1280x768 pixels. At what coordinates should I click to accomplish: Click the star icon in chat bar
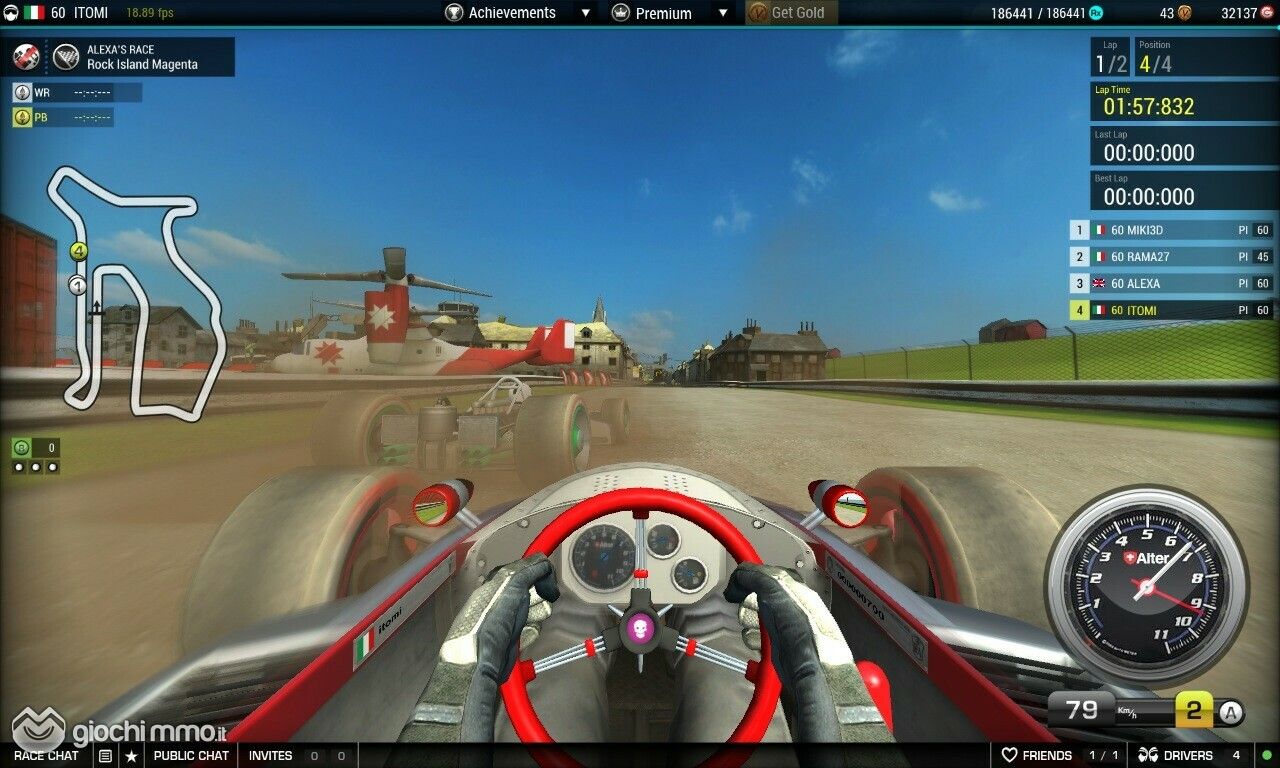click(131, 756)
